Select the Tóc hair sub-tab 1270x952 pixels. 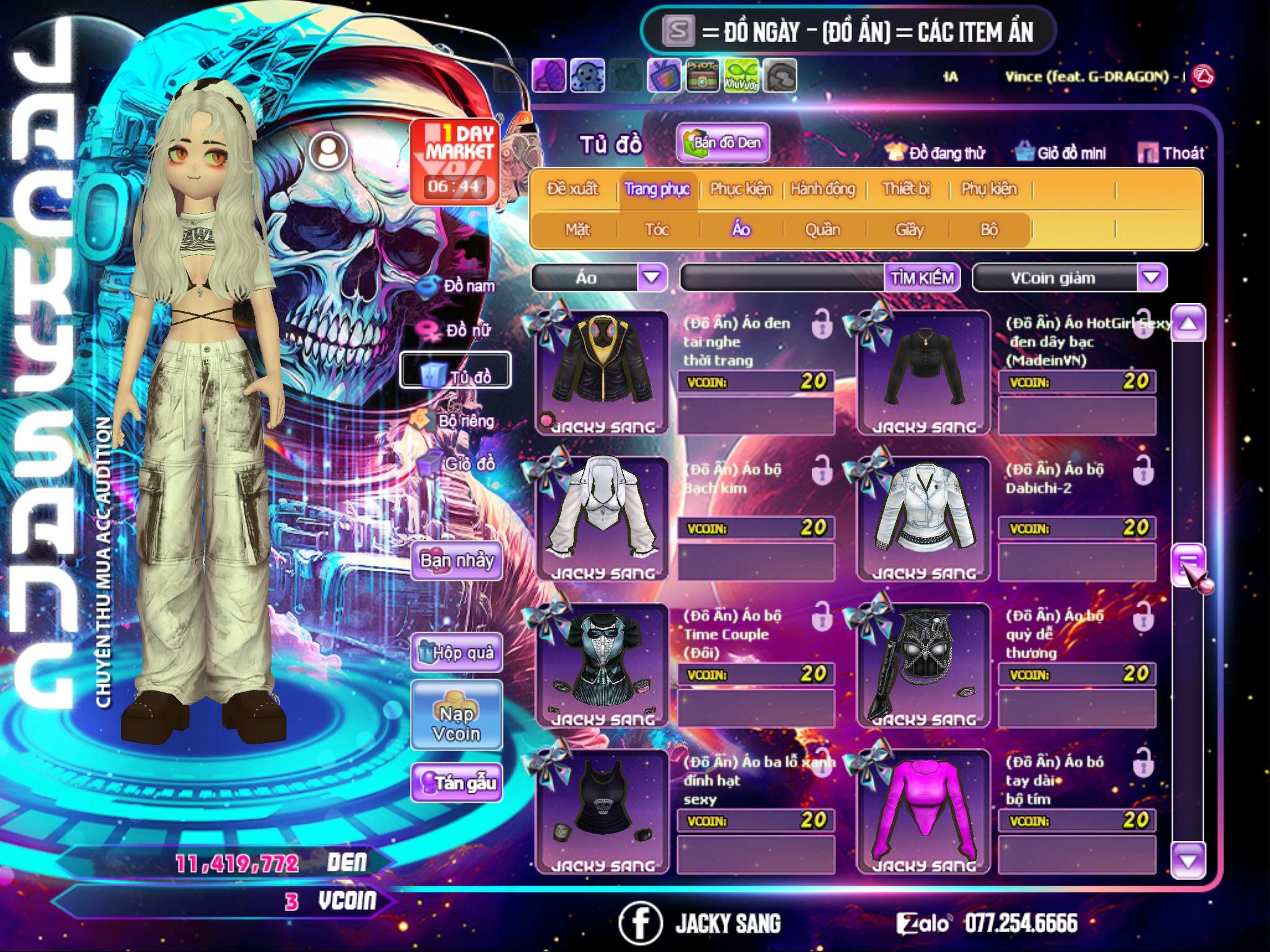(x=657, y=230)
